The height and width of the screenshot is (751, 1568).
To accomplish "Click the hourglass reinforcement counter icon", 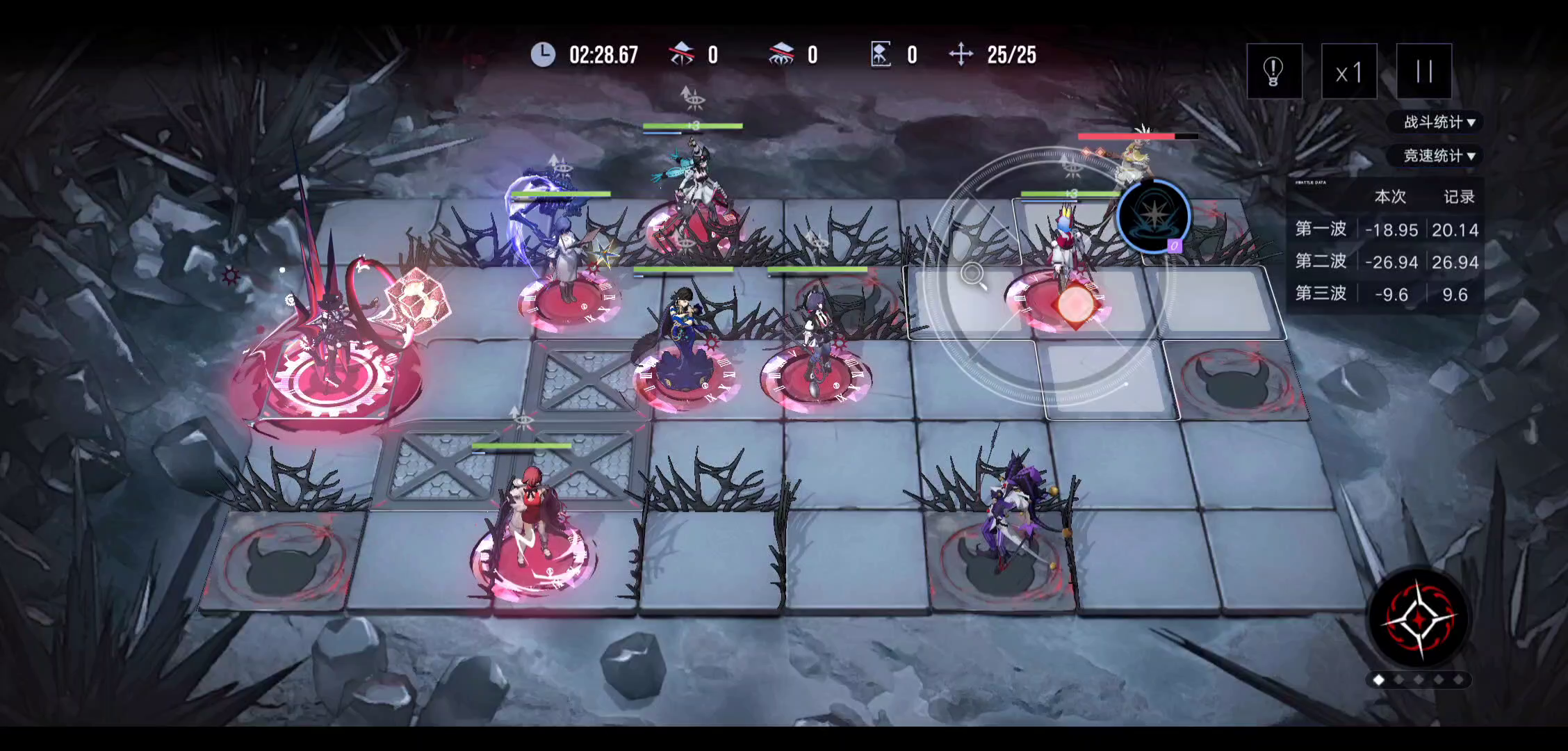I will (x=880, y=54).
